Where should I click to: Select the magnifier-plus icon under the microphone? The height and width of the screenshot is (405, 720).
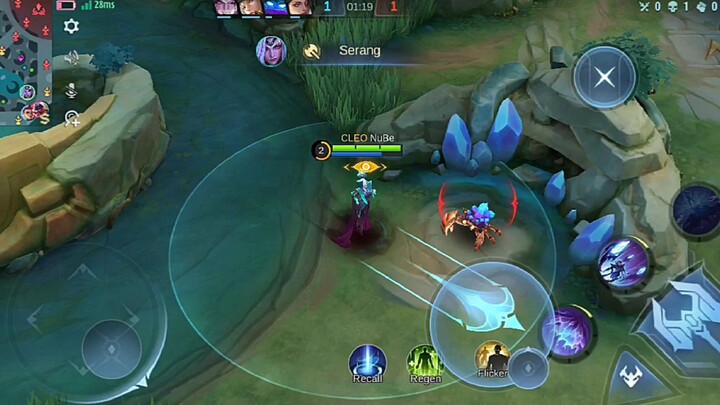click(72, 119)
